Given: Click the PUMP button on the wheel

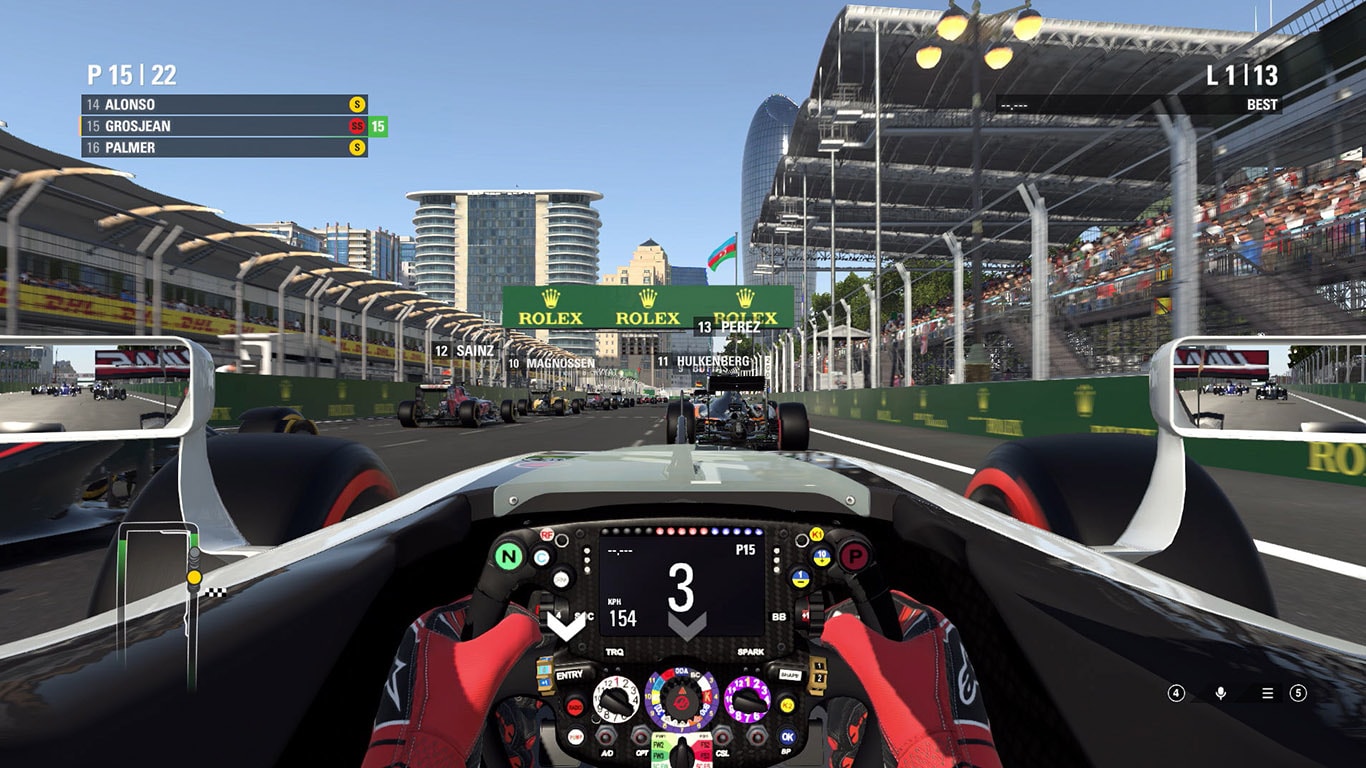Looking at the screenshot, I should (x=575, y=736).
